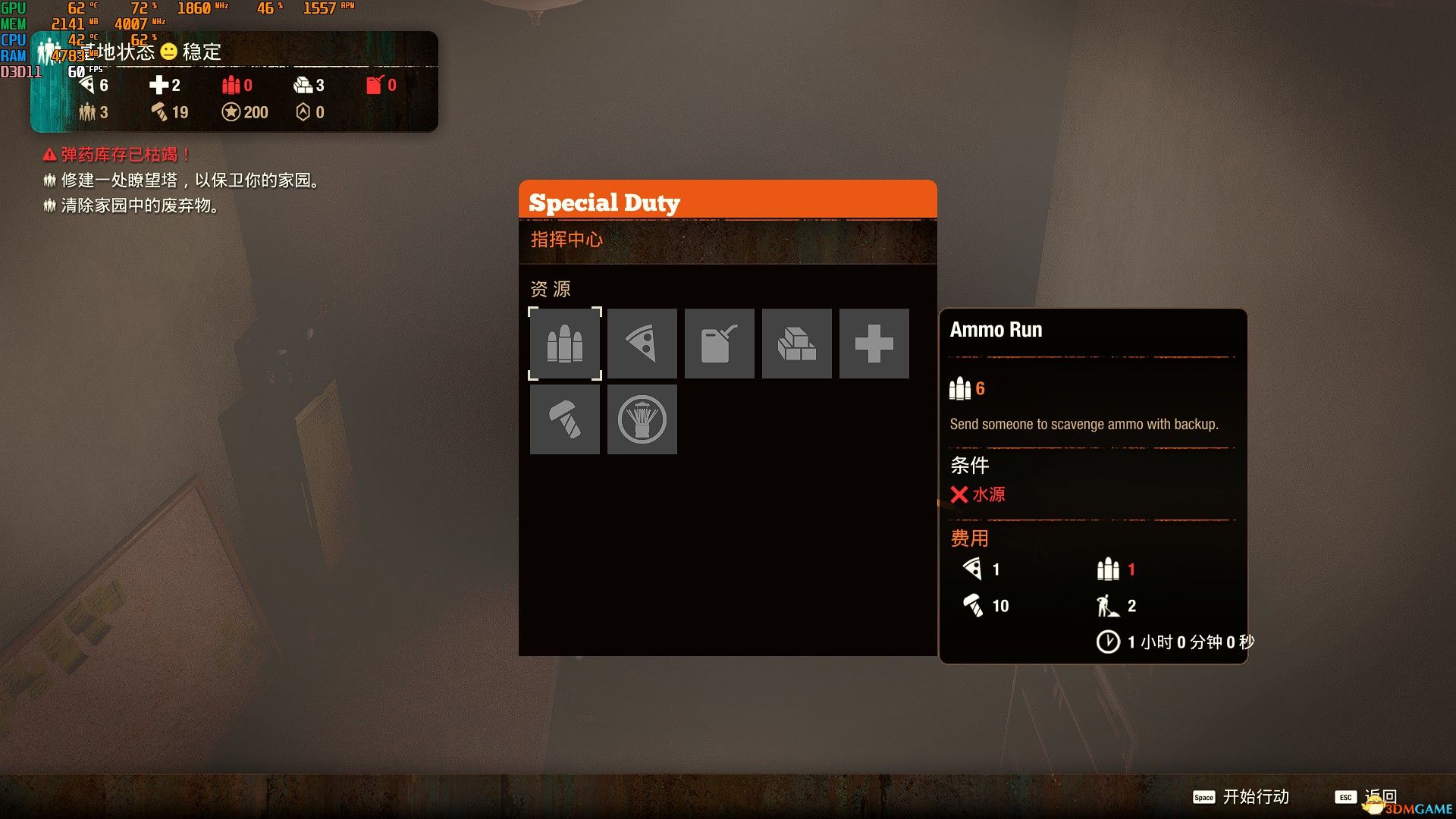Open the ammo depleted warning notice

coord(118,155)
